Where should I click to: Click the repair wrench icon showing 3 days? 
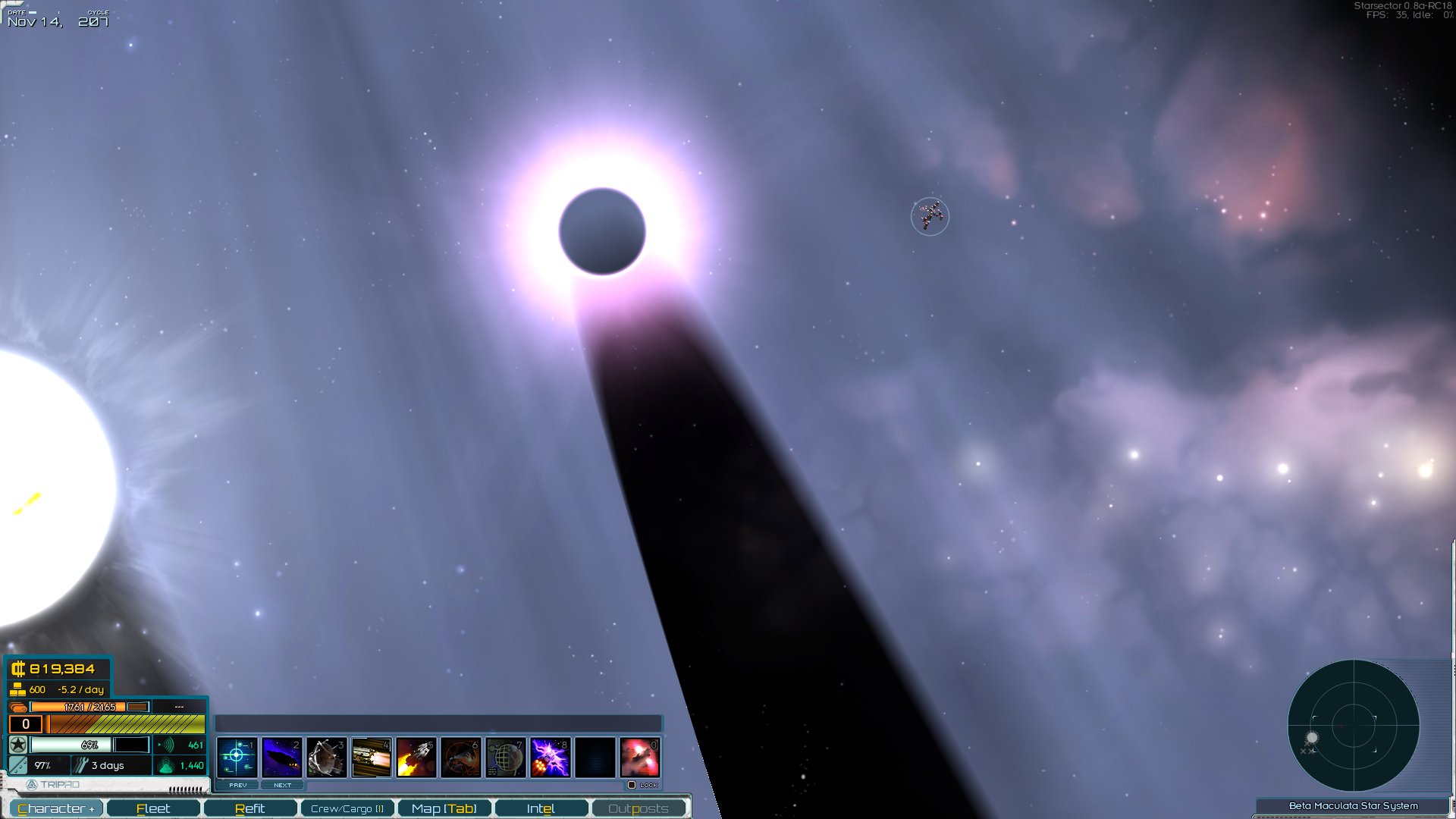click(x=82, y=765)
